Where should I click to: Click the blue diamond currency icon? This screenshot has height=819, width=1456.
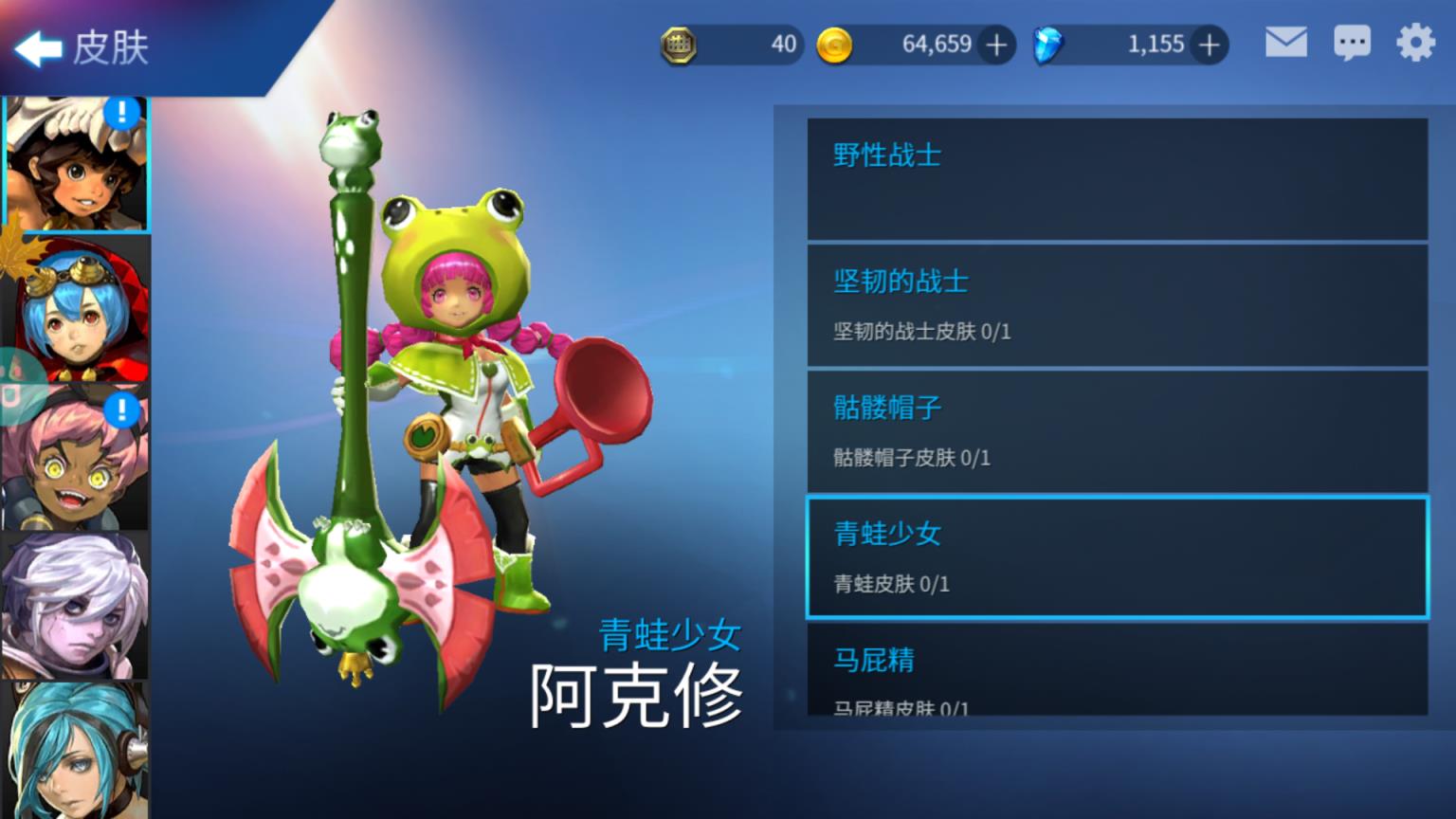[x=1048, y=44]
